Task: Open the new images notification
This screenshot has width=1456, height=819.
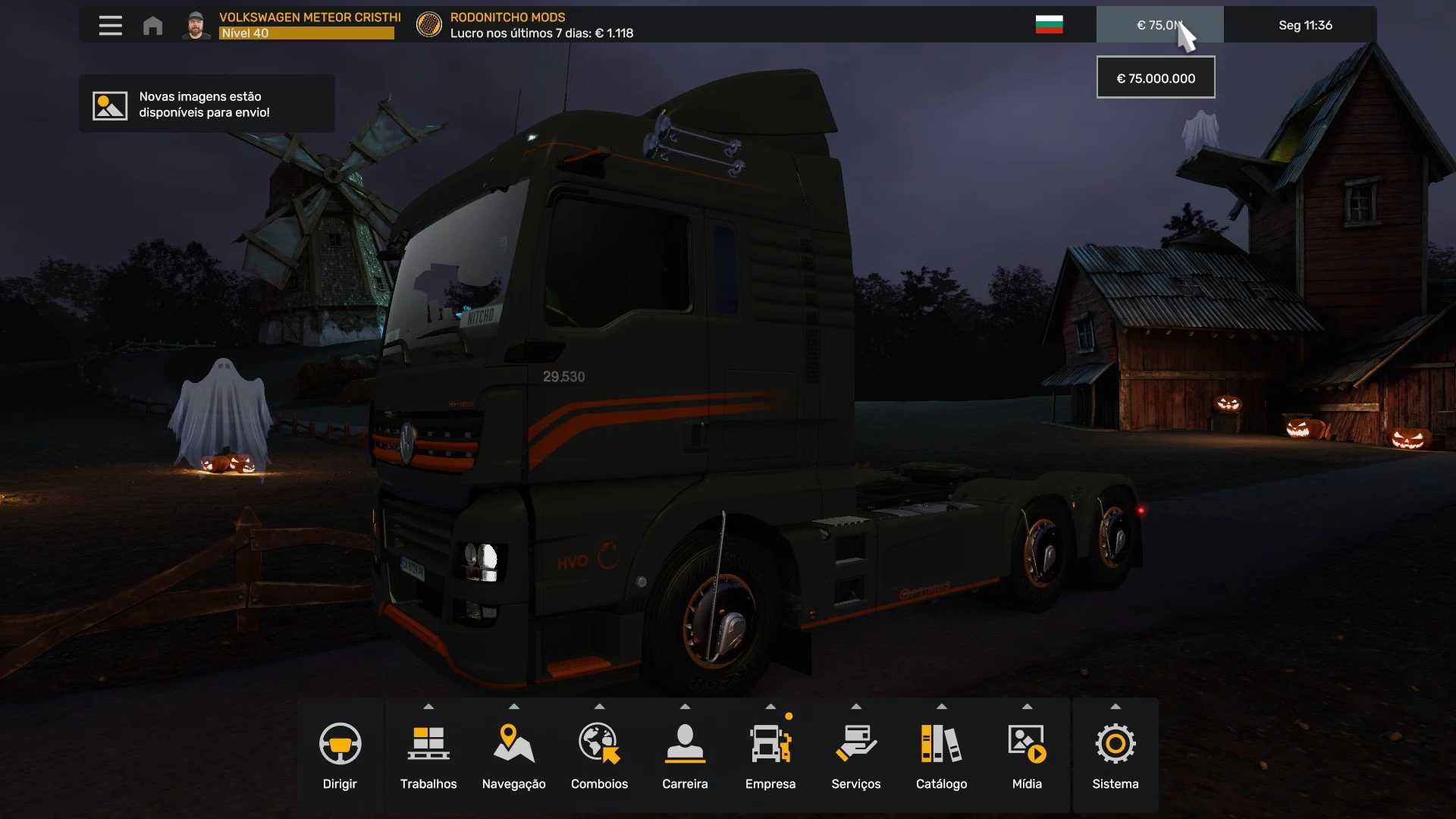Action: tap(206, 105)
